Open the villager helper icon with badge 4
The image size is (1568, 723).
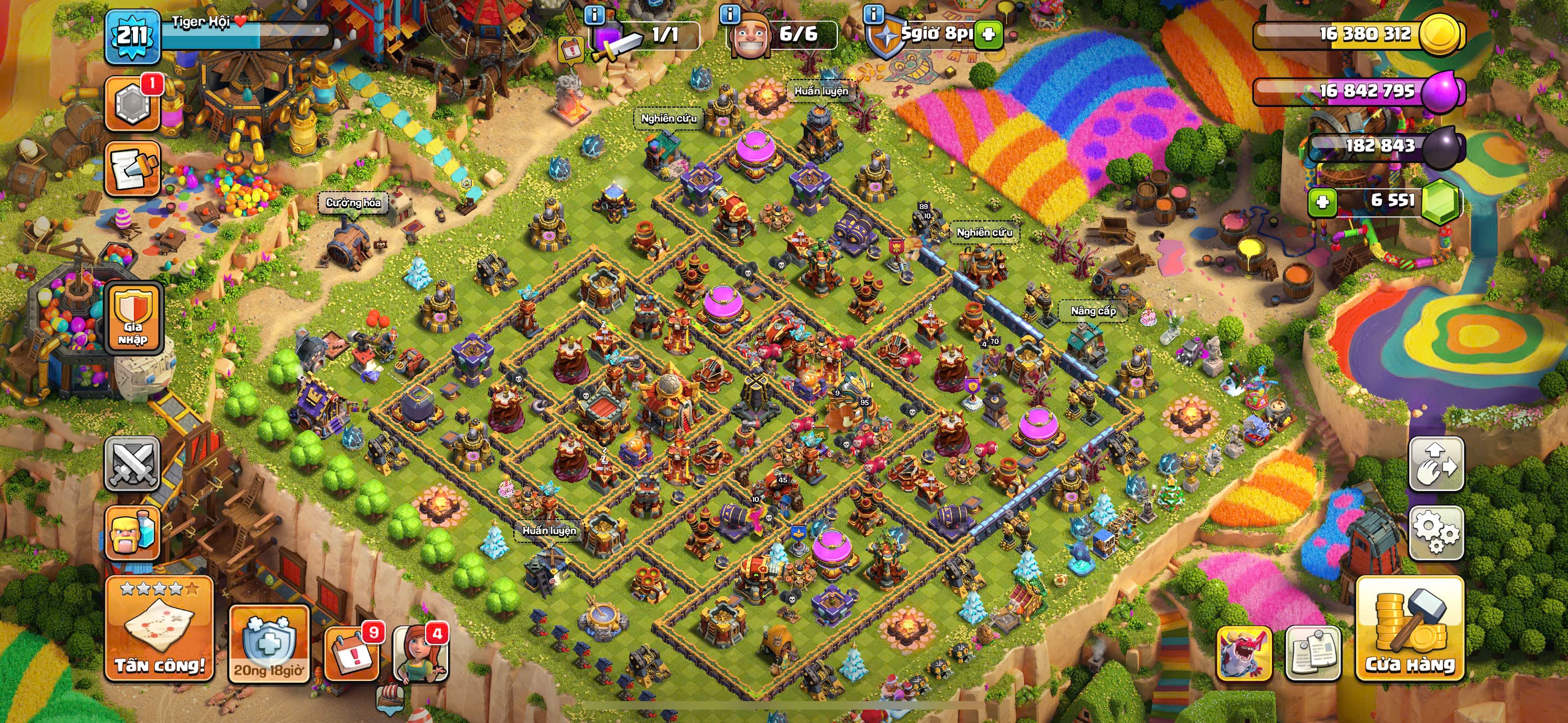click(x=420, y=654)
